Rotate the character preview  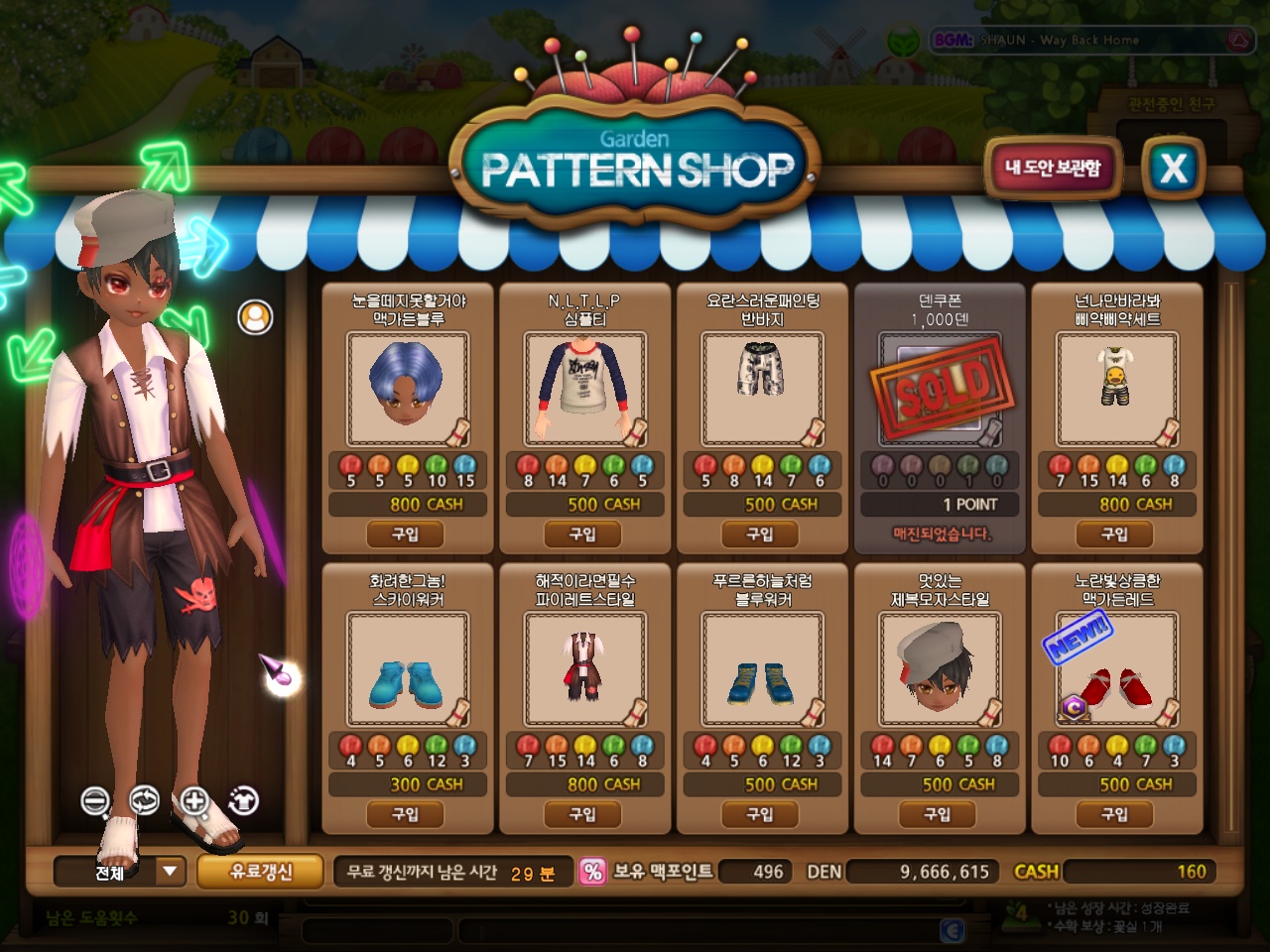click(145, 800)
